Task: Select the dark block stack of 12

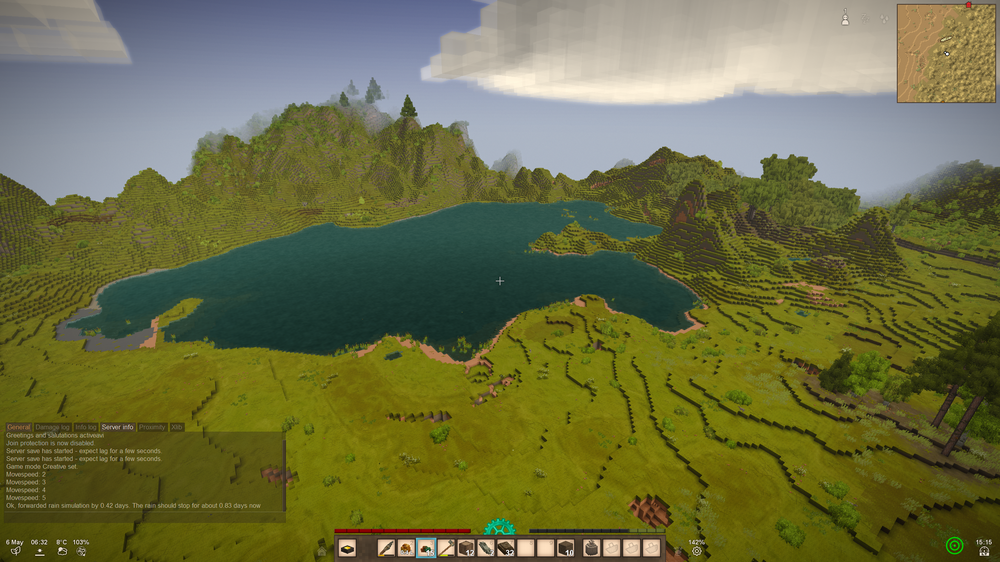Action: pos(465,548)
